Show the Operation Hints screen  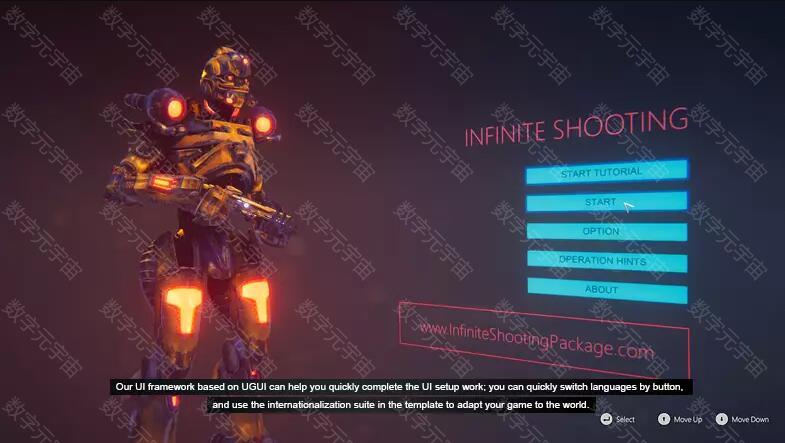[x=606, y=261]
